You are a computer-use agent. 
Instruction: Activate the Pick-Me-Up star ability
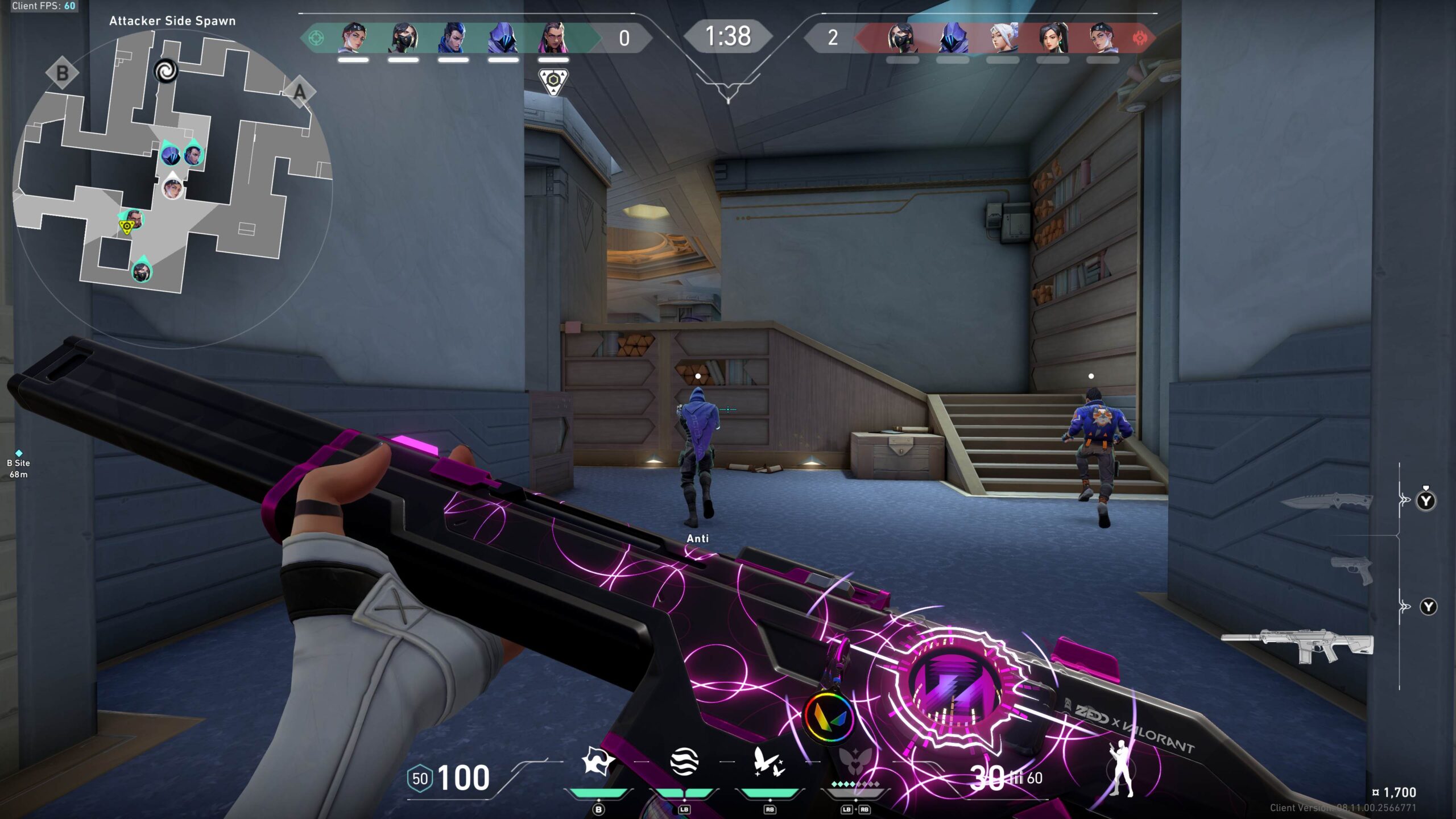(x=598, y=762)
